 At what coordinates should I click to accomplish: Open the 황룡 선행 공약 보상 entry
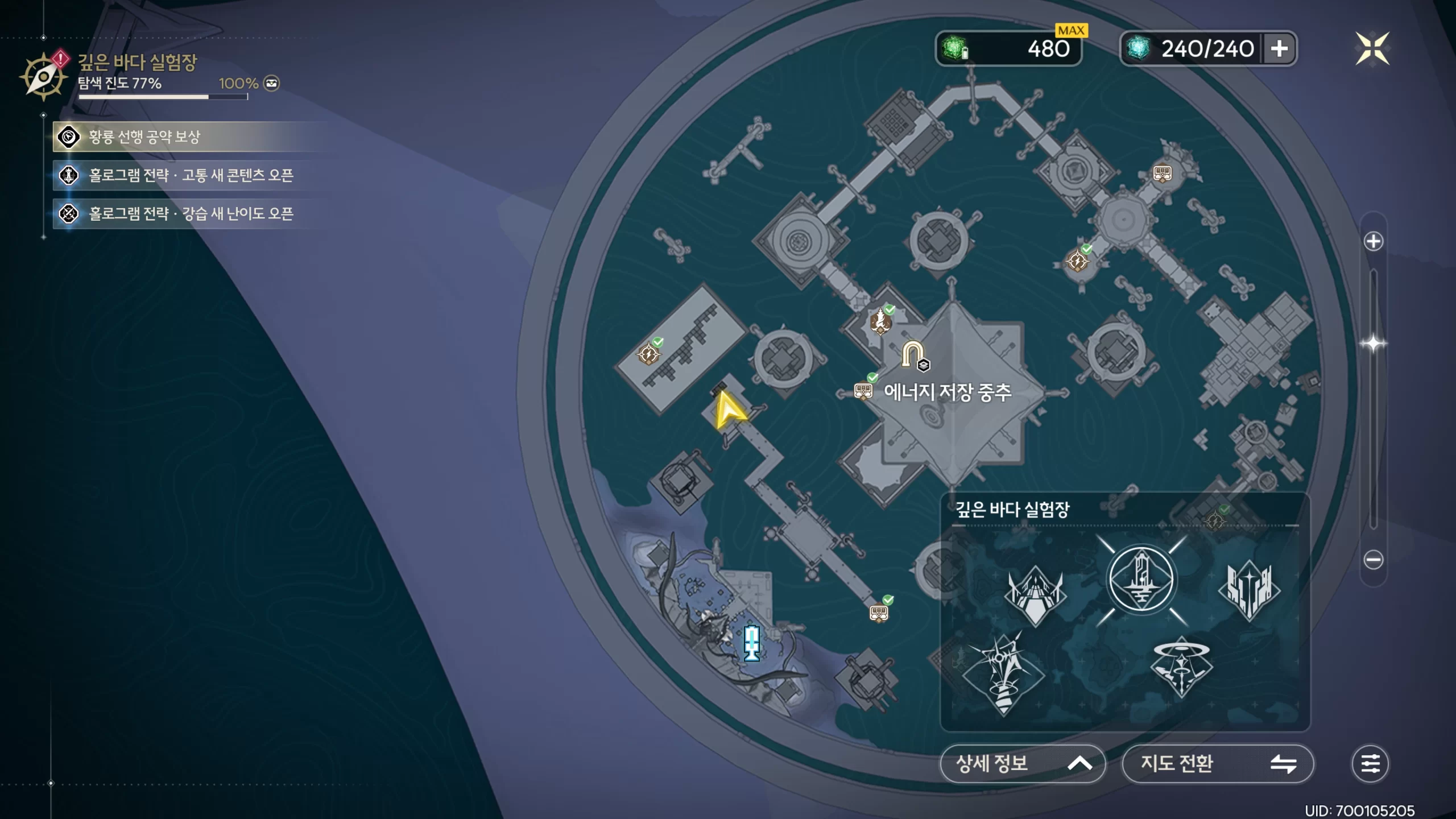pyautogui.click(x=144, y=137)
